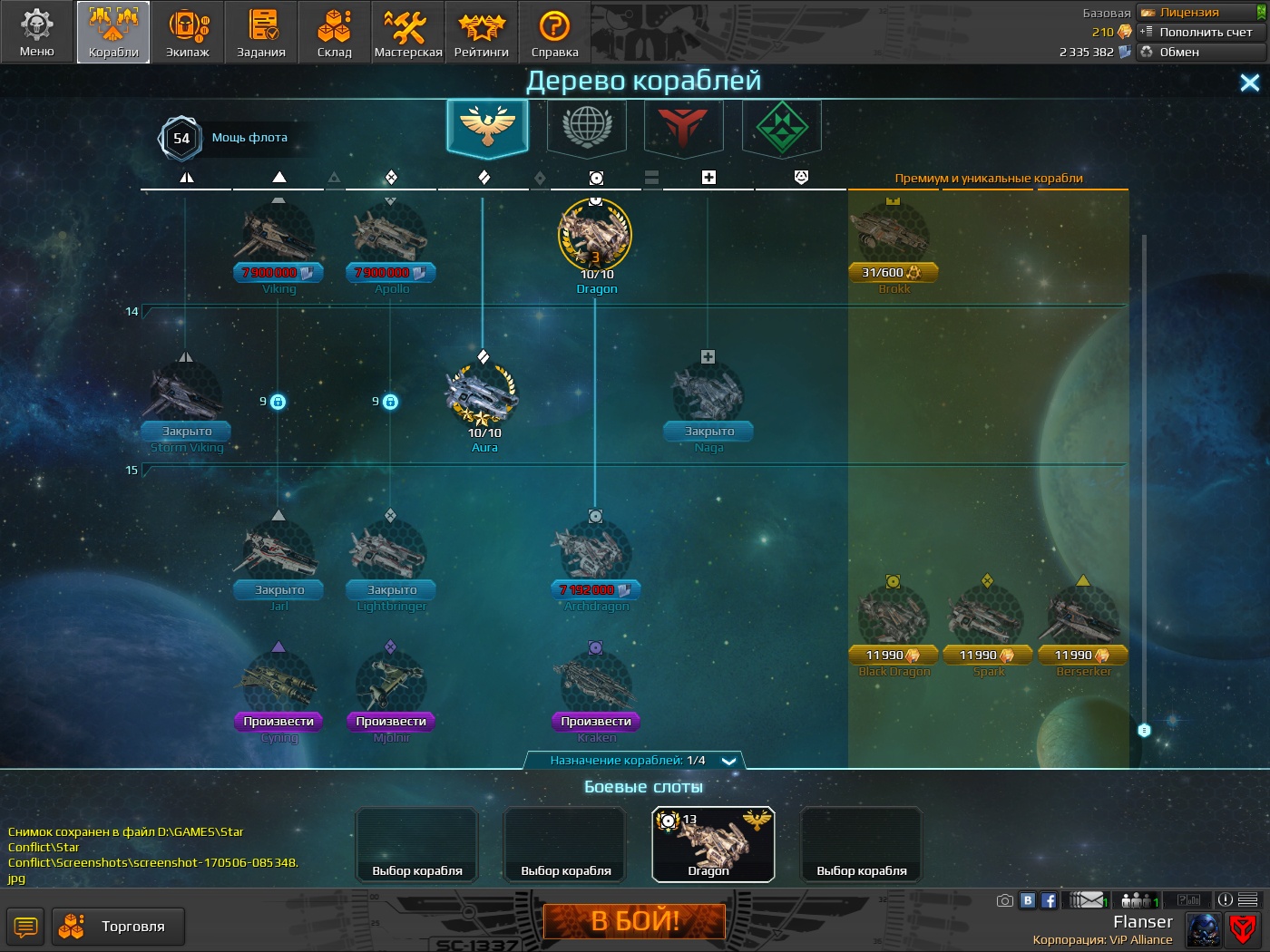
Task: Buy the Archdragon for 7 192 000
Action: (595, 590)
